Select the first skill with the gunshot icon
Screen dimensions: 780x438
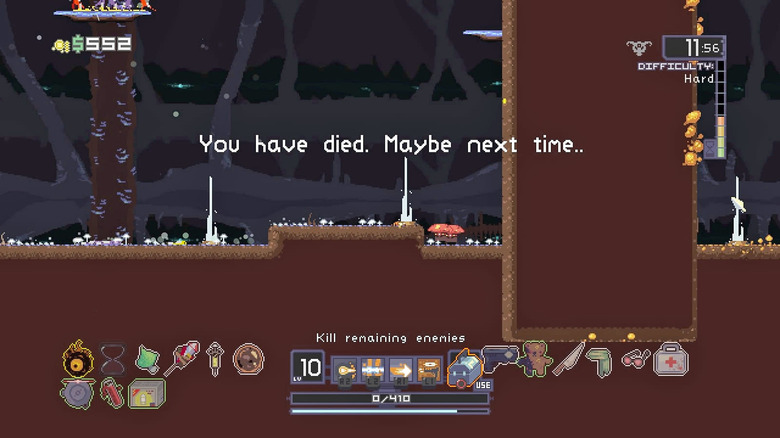coord(345,370)
